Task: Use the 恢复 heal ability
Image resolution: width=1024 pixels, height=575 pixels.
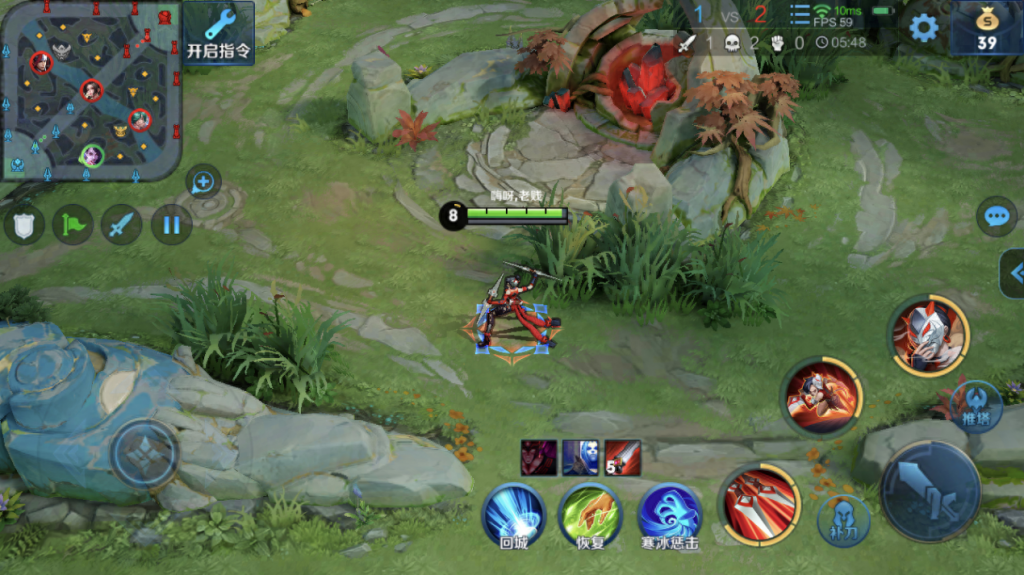Action: pyautogui.click(x=590, y=514)
